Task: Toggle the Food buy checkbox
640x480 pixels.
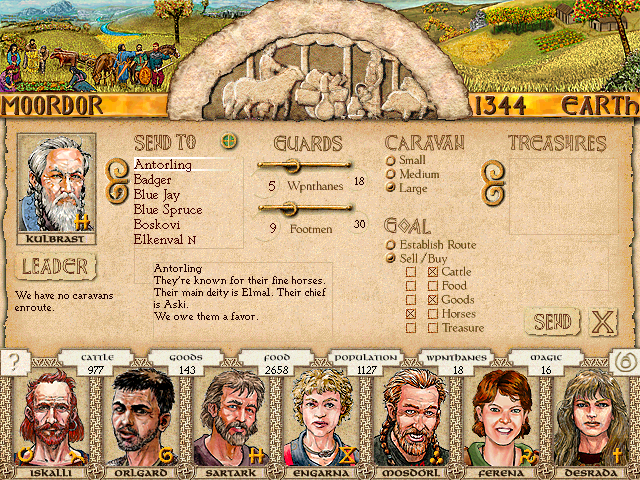Action: coord(433,286)
